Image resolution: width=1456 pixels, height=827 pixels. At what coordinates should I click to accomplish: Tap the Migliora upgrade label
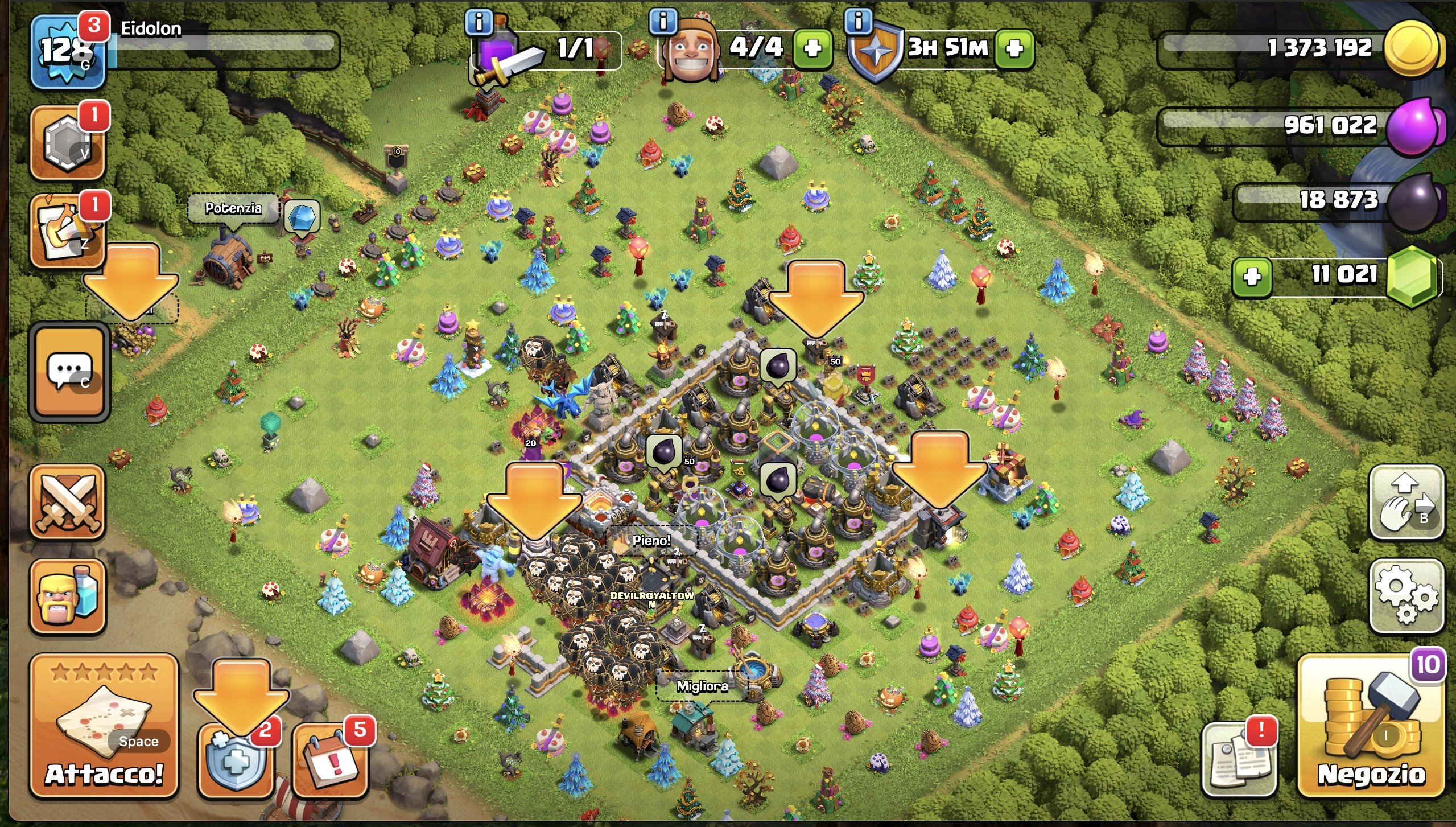[x=702, y=686]
